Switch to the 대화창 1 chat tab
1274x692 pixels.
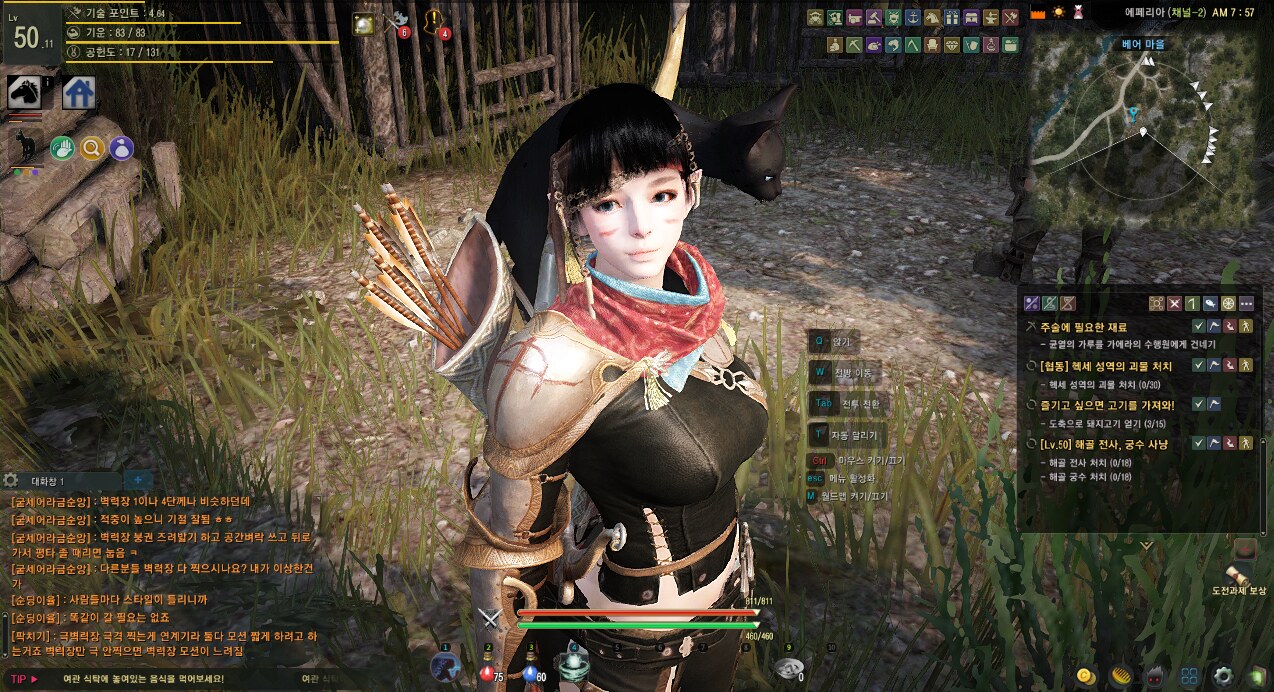point(48,481)
